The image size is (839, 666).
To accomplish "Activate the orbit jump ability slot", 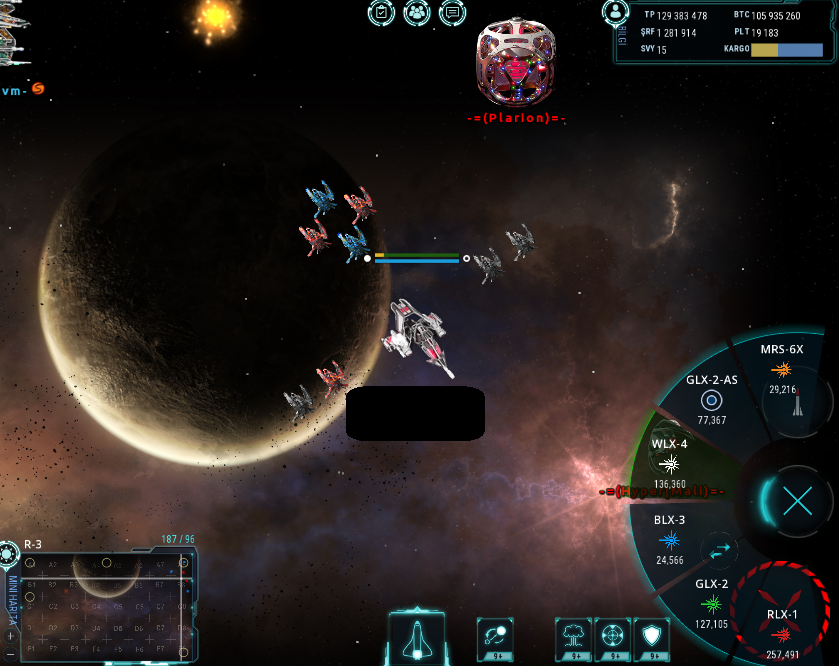I will (497, 636).
